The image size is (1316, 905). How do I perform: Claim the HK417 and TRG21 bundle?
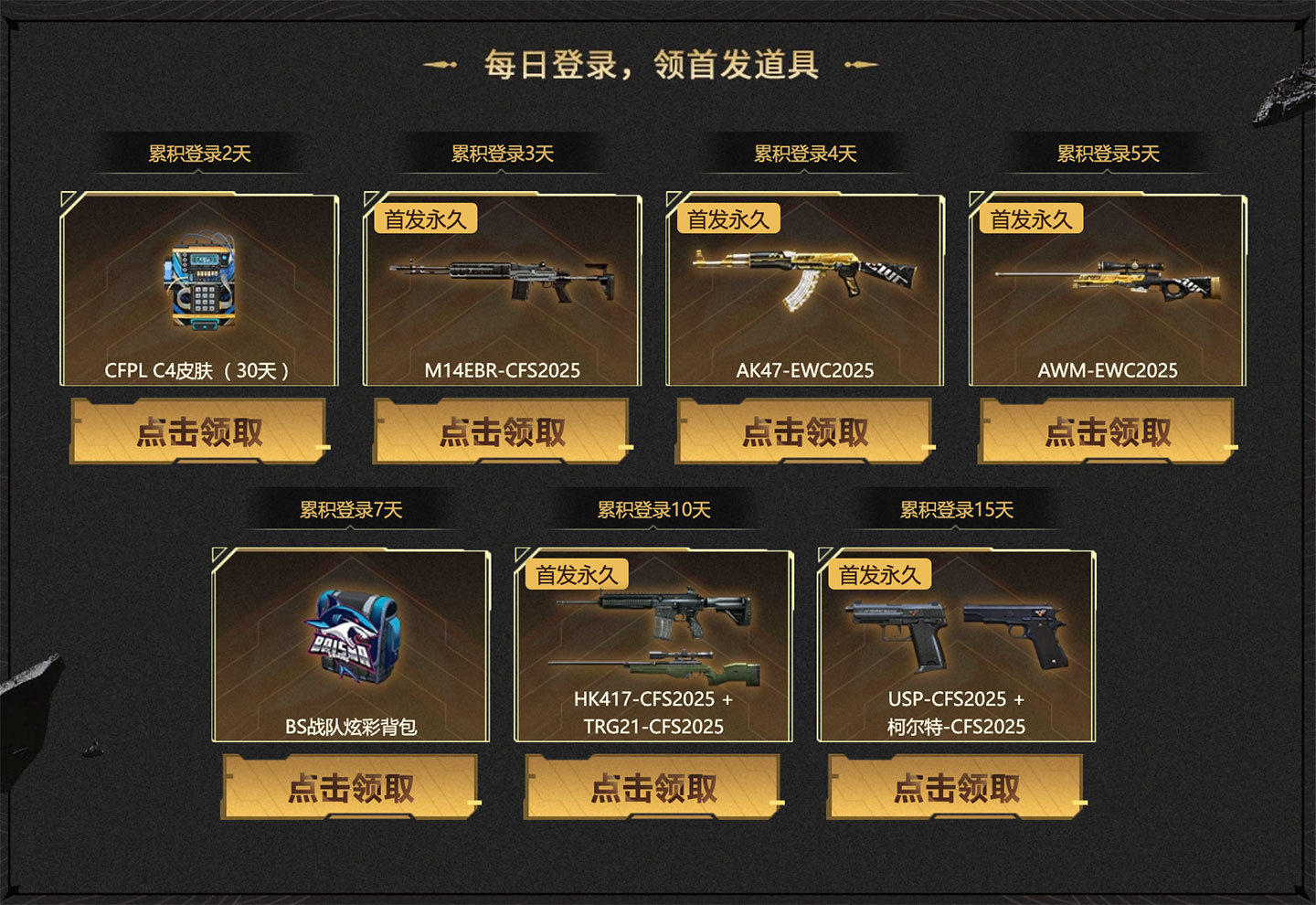tap(655, 784)
